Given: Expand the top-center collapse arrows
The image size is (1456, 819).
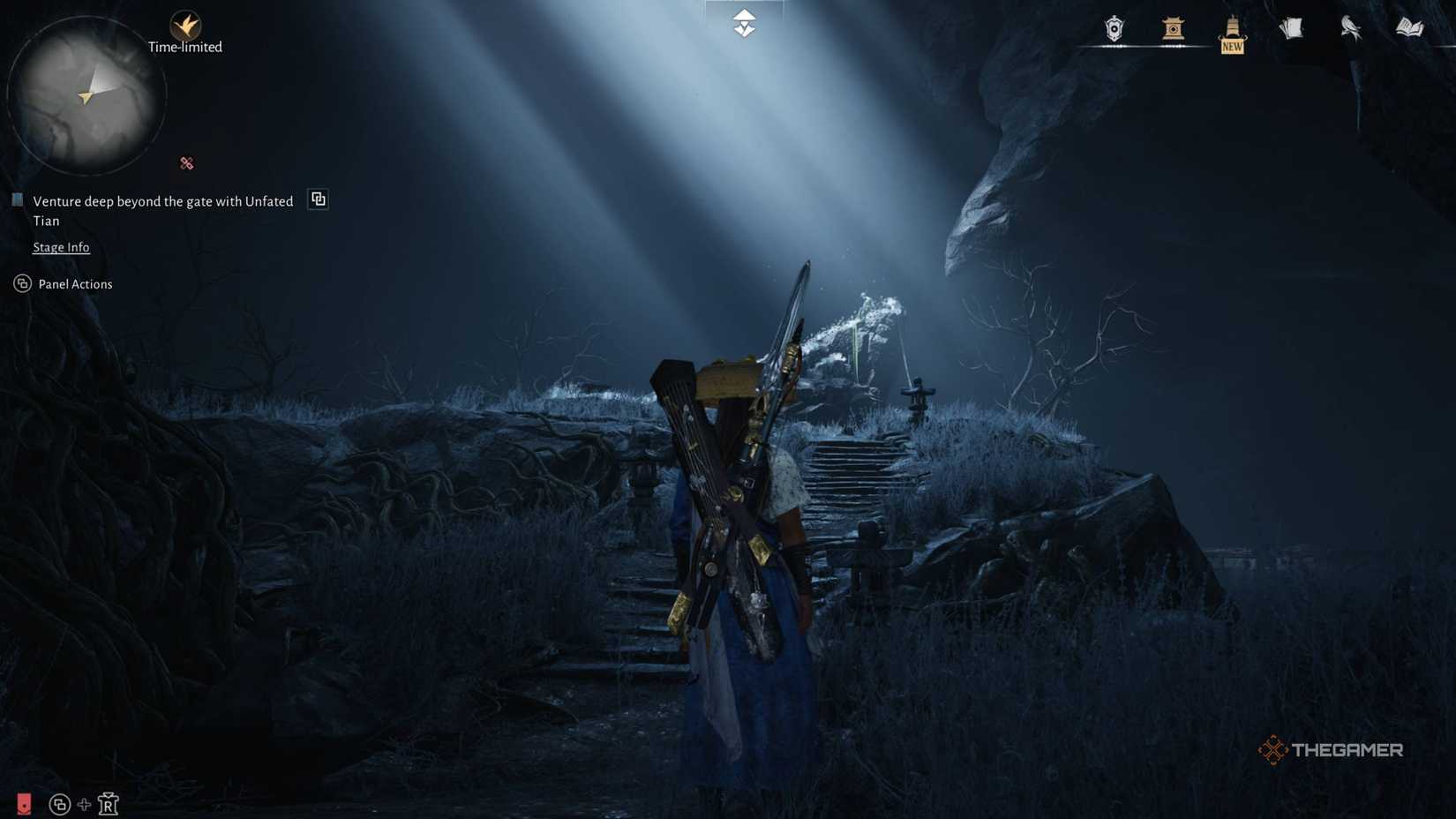Looking at the screenshot, I should 744,24.
